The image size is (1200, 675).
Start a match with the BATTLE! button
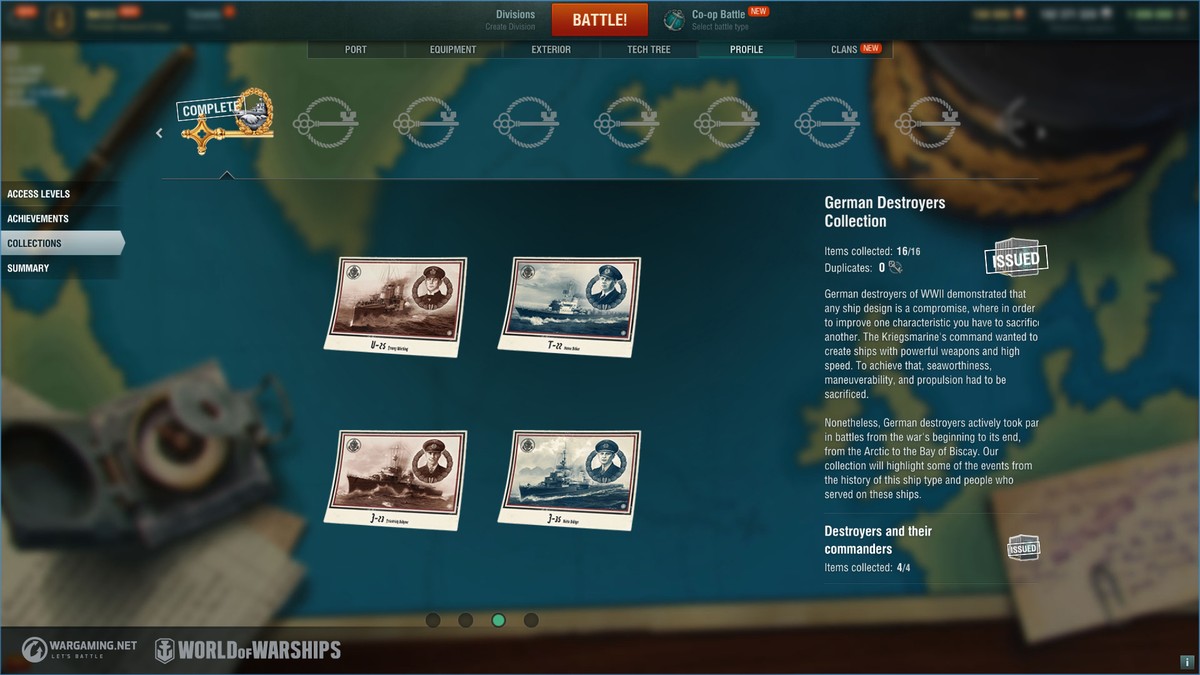600,19
